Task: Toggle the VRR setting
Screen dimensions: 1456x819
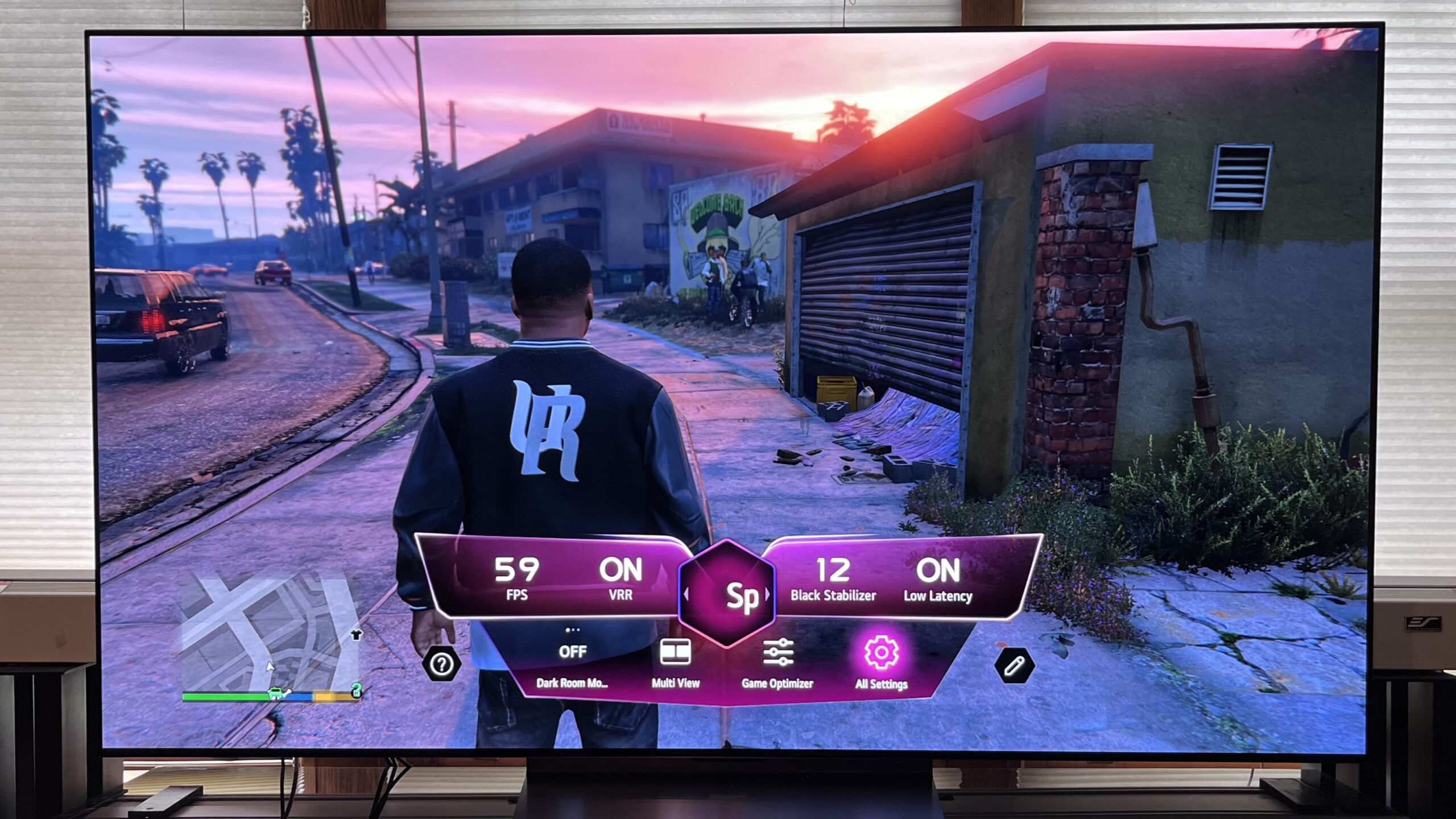Action: [621, 578]
